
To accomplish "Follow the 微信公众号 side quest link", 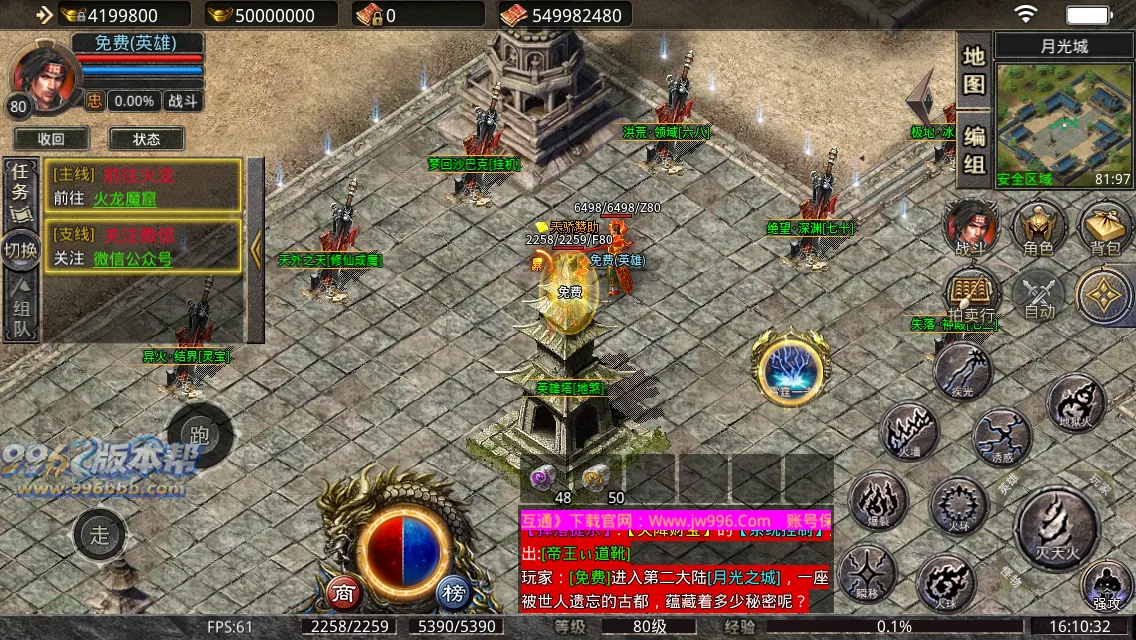I will point(132,258).
